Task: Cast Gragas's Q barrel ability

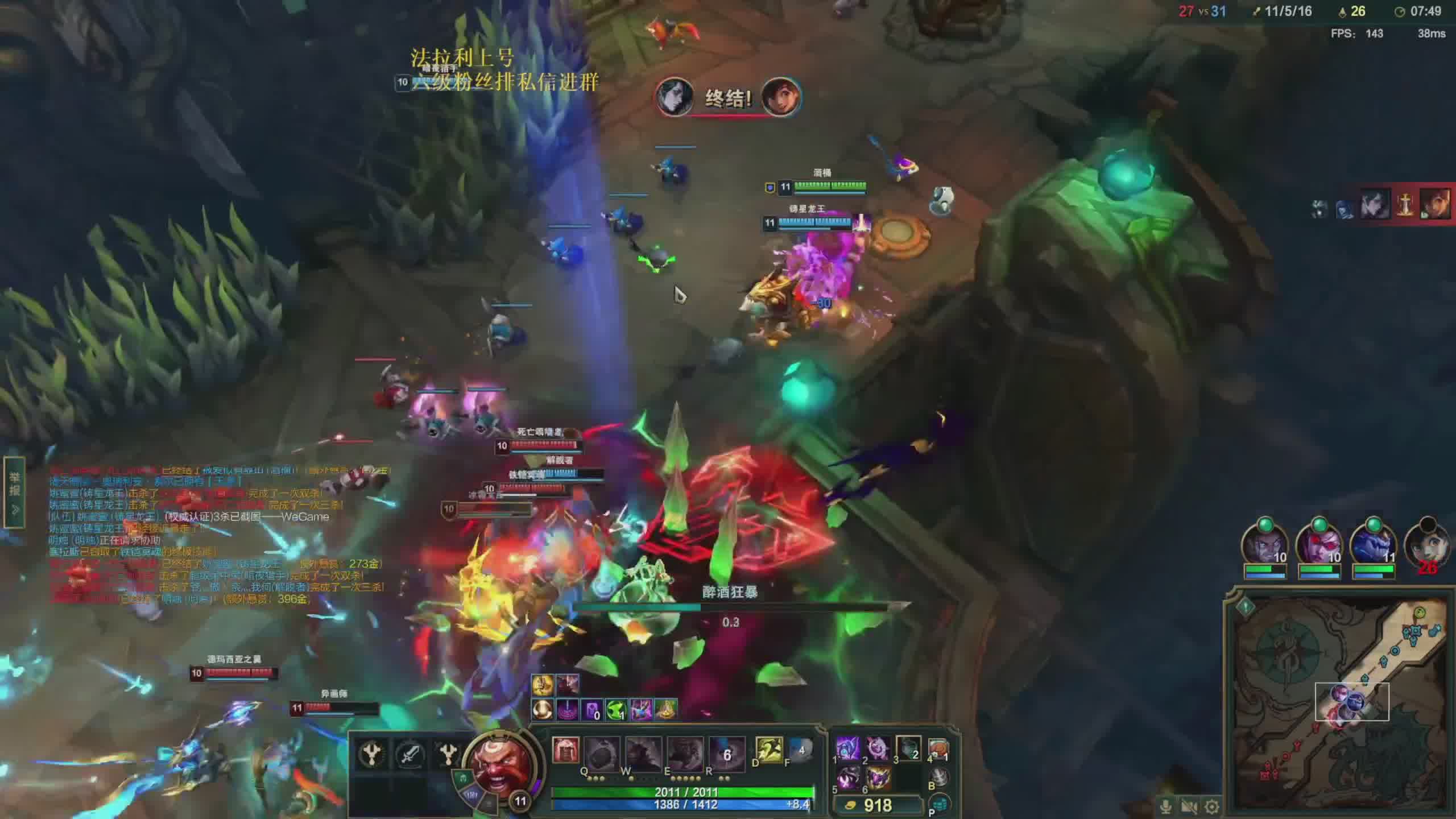Action: [x=602, y=752]
